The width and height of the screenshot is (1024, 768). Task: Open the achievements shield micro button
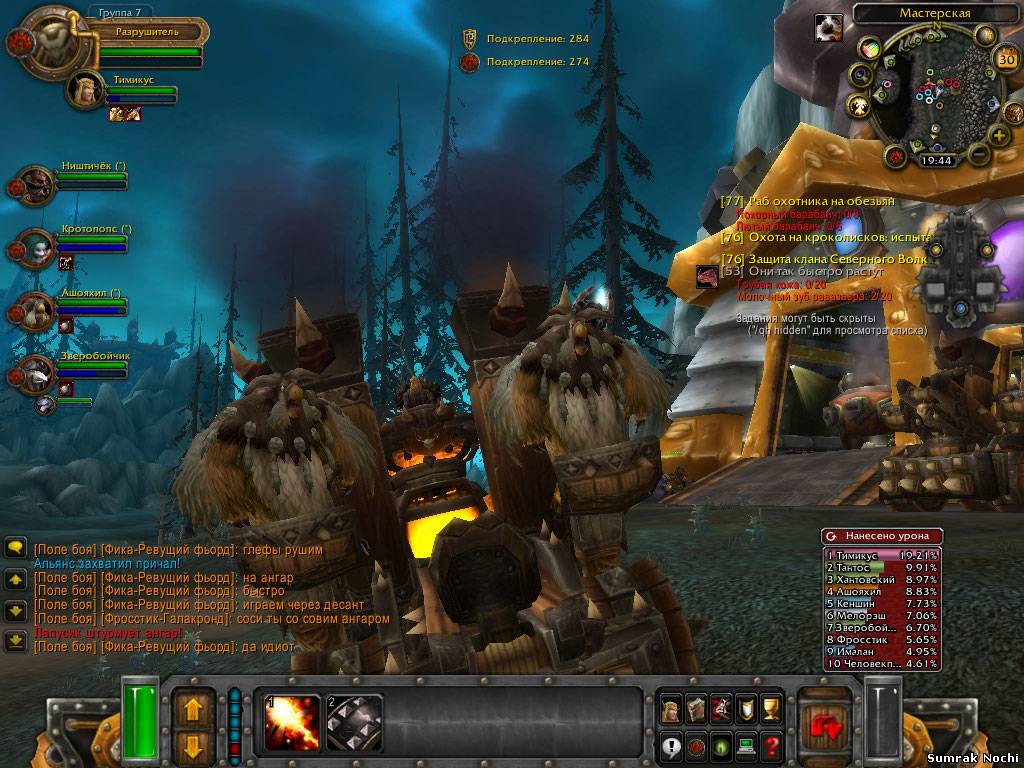(745, 709)
